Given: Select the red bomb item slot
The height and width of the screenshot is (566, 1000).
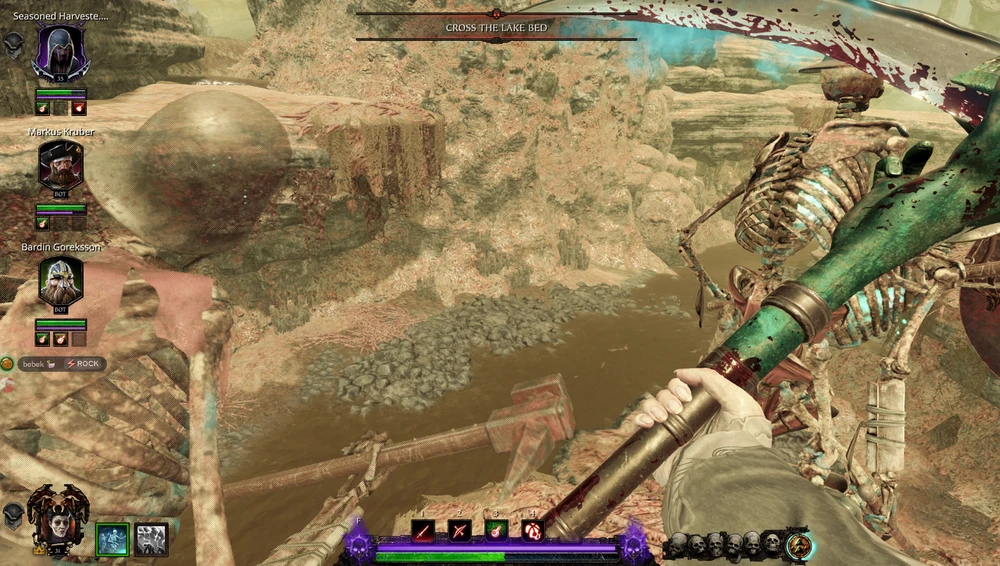Looking at the screenshot, I should (532, 531).
